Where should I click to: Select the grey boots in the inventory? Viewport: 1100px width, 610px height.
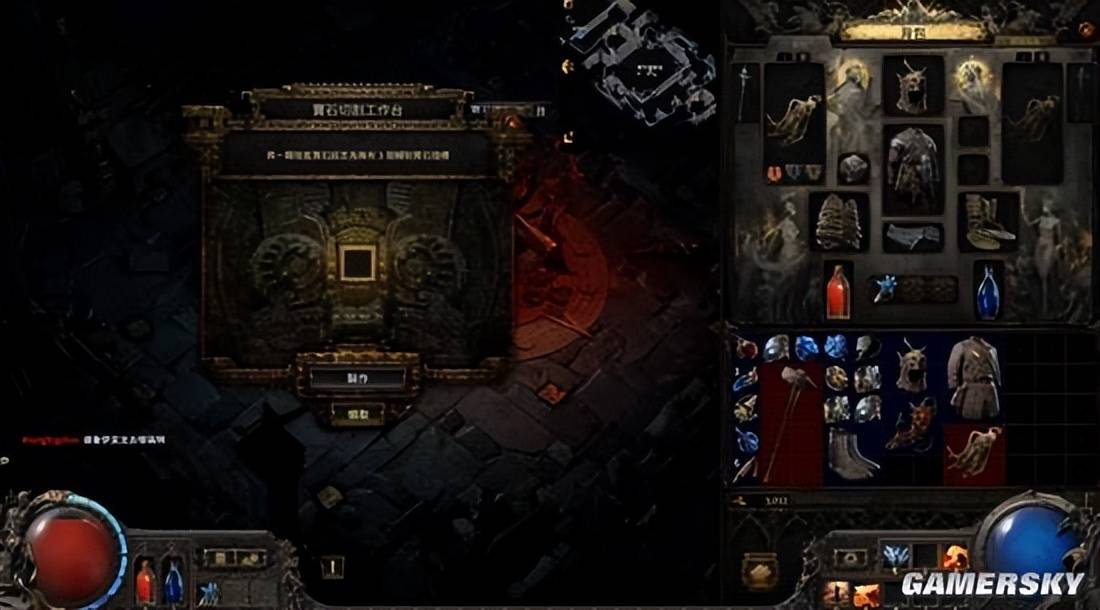[x=852, y=453]
